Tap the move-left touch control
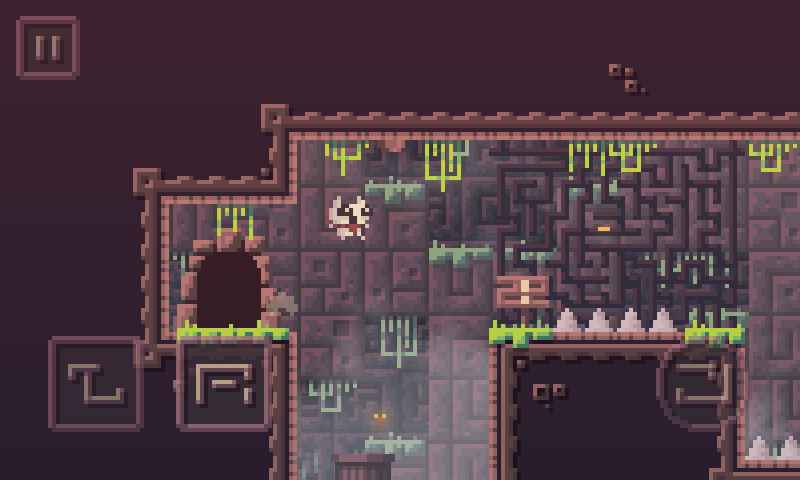The width and height of the screenshot is (800, 480). (95, 384)
